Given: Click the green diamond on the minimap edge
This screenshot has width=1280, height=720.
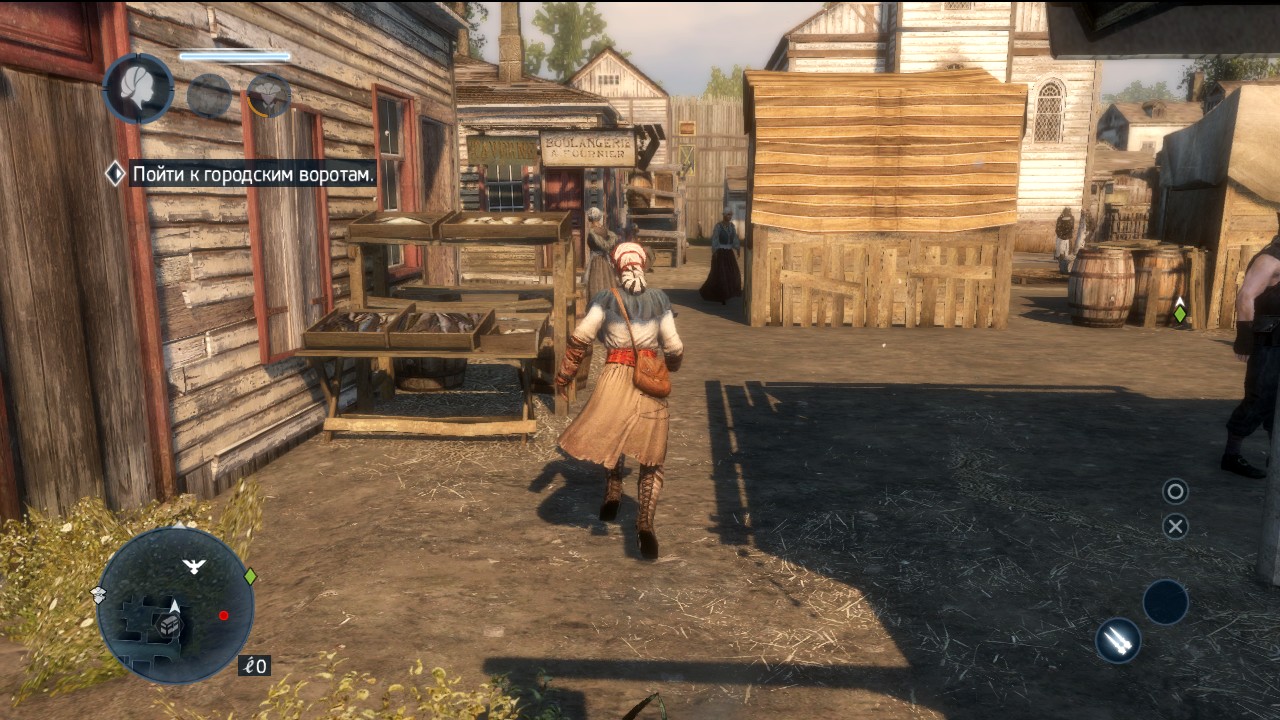Looking at the screenshot, I should pyautogui.click(x=250, y=576).
